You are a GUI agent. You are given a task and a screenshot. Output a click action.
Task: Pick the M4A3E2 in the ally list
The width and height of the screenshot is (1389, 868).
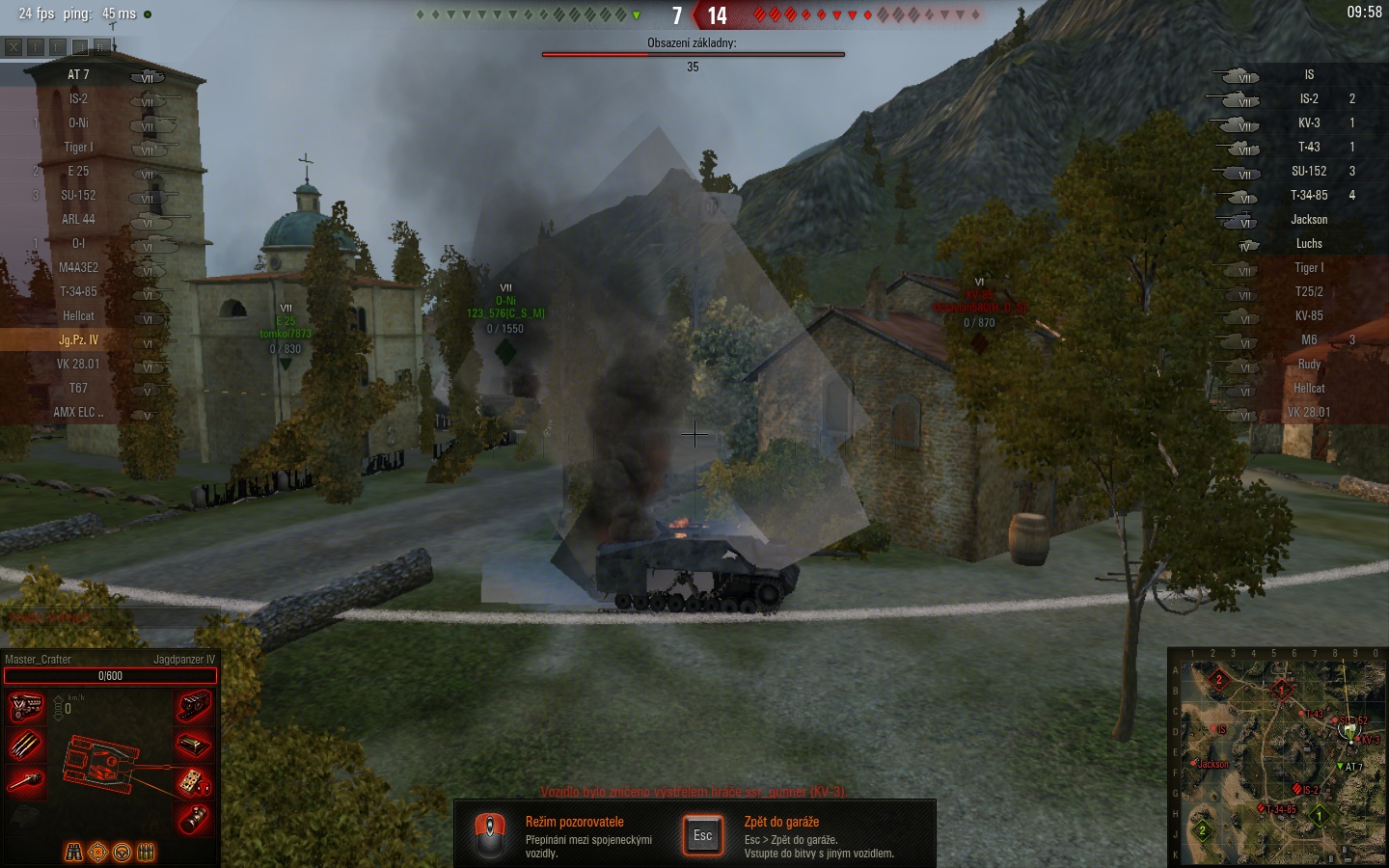point(78,267)
